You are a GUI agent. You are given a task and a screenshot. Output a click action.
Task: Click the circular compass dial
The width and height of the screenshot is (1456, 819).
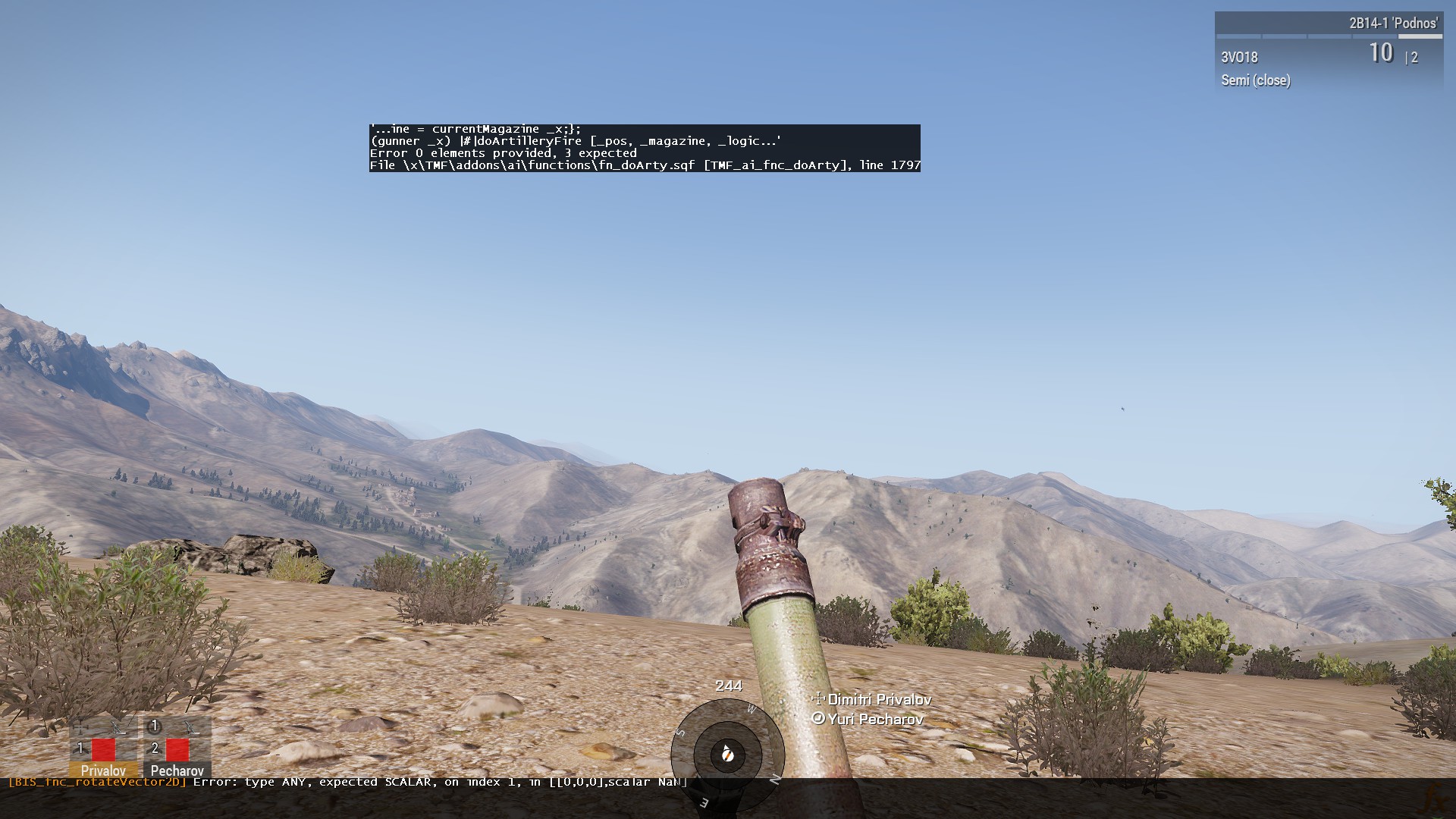727,754
